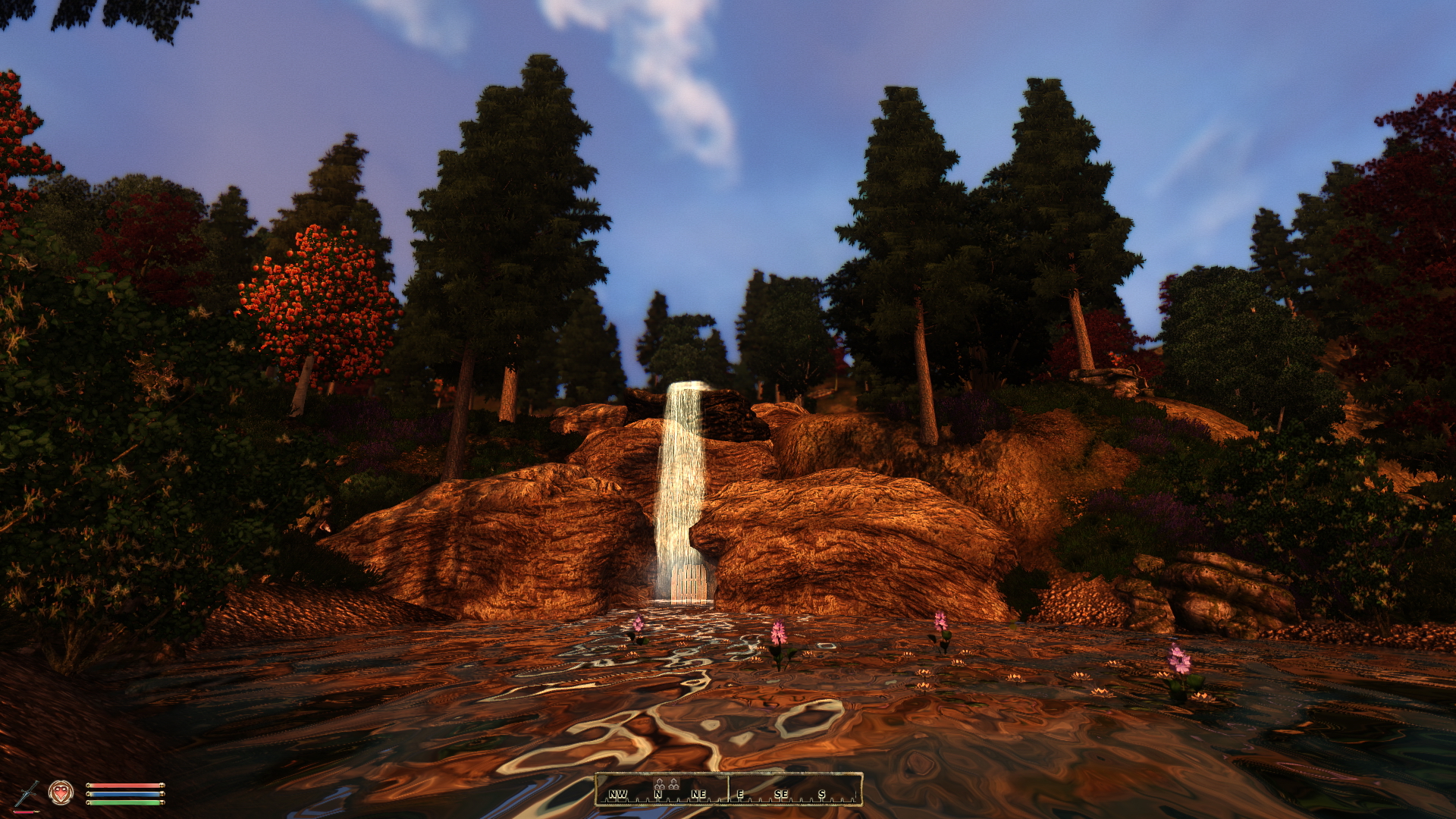
Task: Click the compass bar
Action: pyautogui.click(x=728, y=789)
